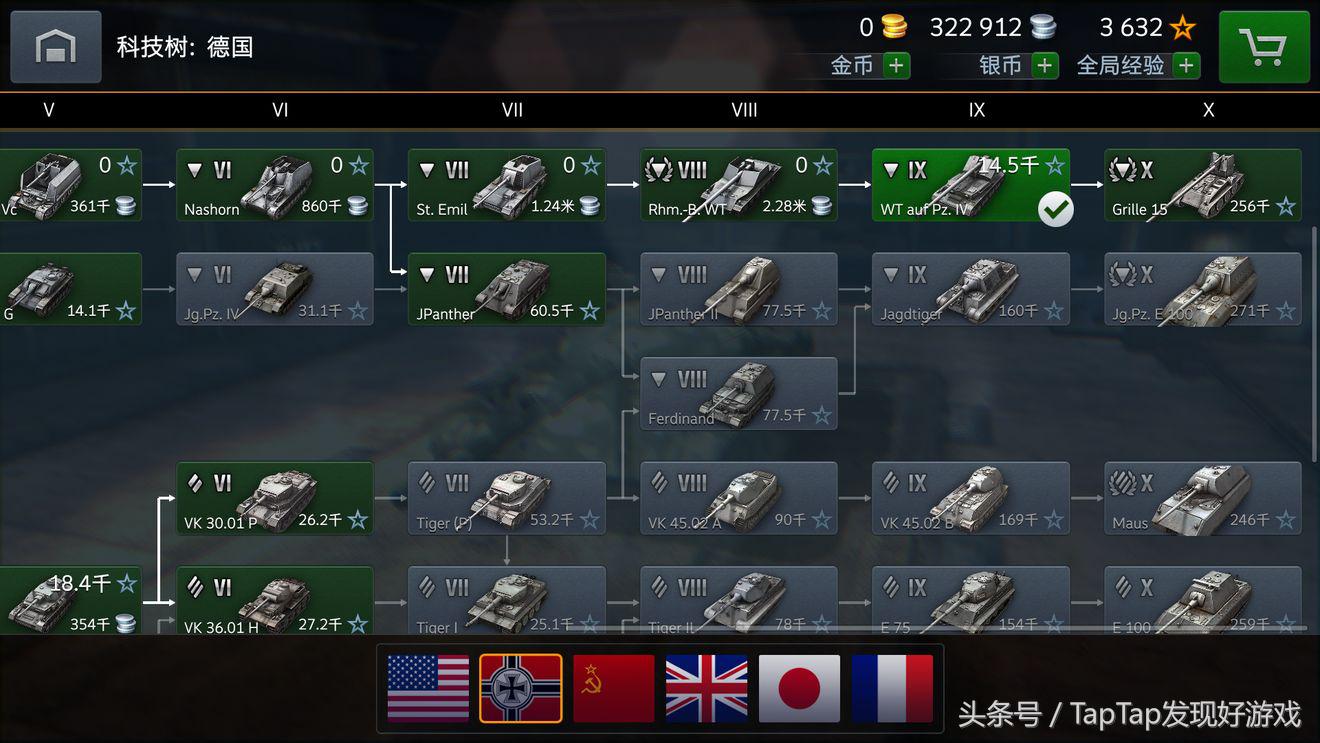Click the home icon in the top-left corner
This screenshot has width=1320, height=743.
[x=55, y=46]
